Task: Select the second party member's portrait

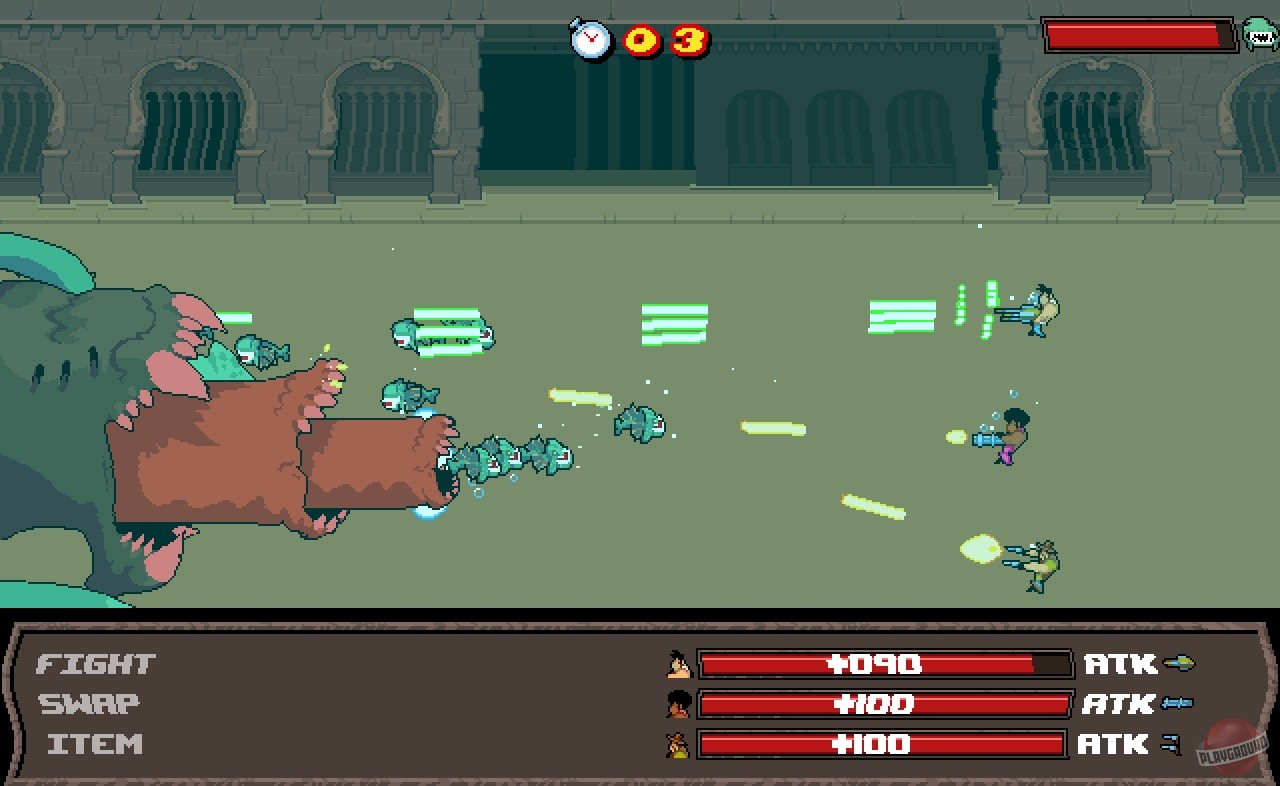Action: pyautogui.click(x=680, y=704)
